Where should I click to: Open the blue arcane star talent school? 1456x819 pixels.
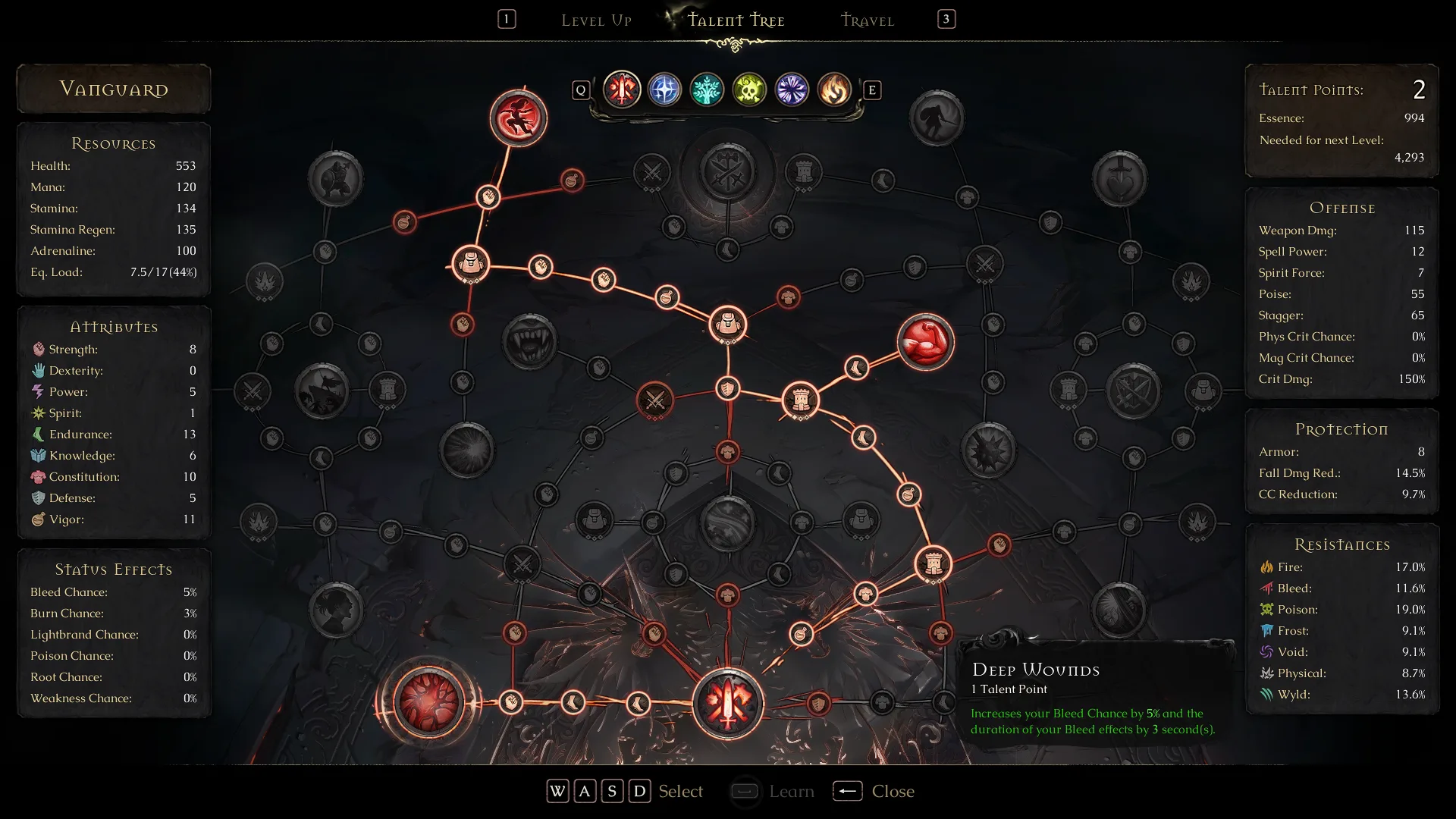coord(664,89)
